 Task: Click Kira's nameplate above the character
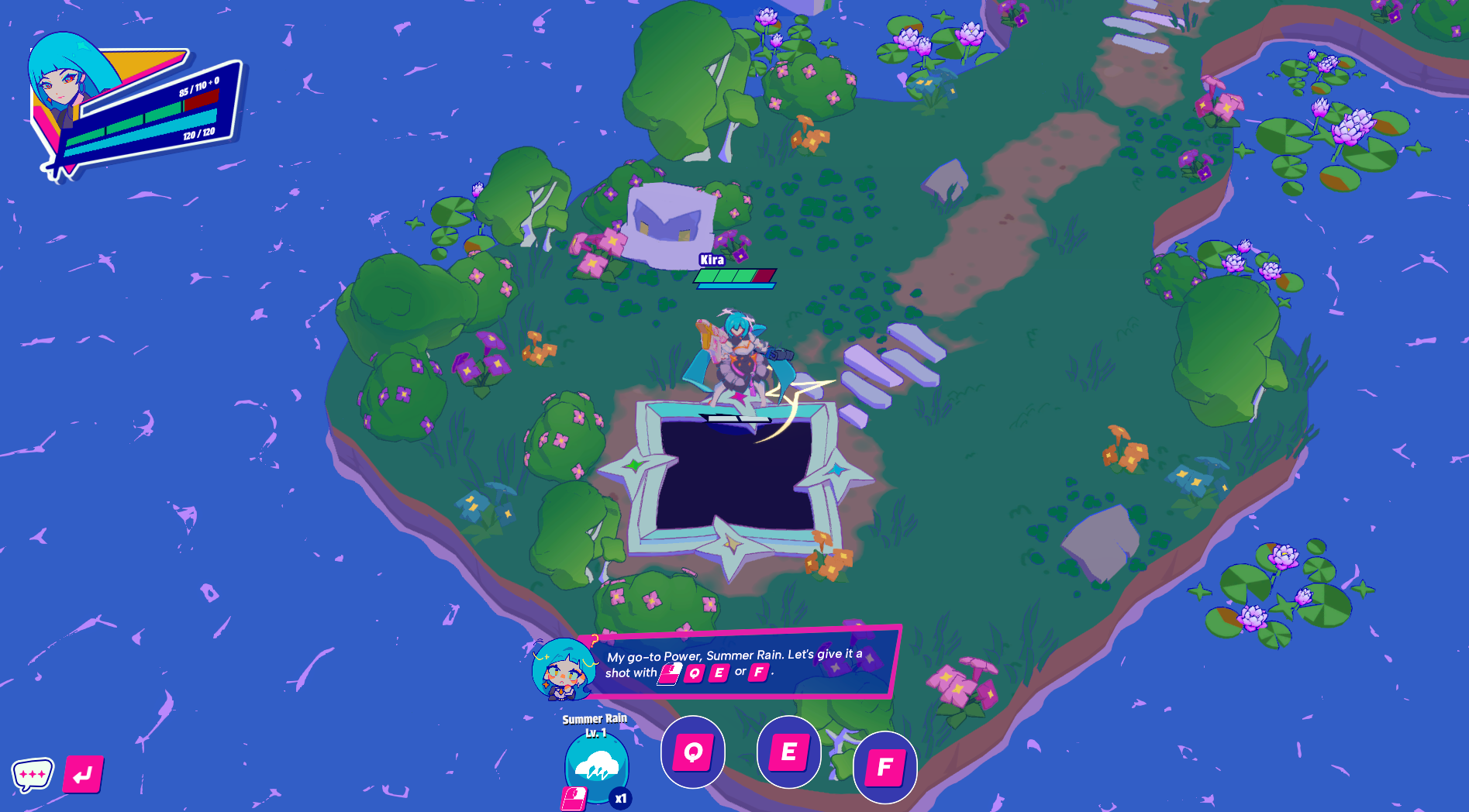point(712,260)
